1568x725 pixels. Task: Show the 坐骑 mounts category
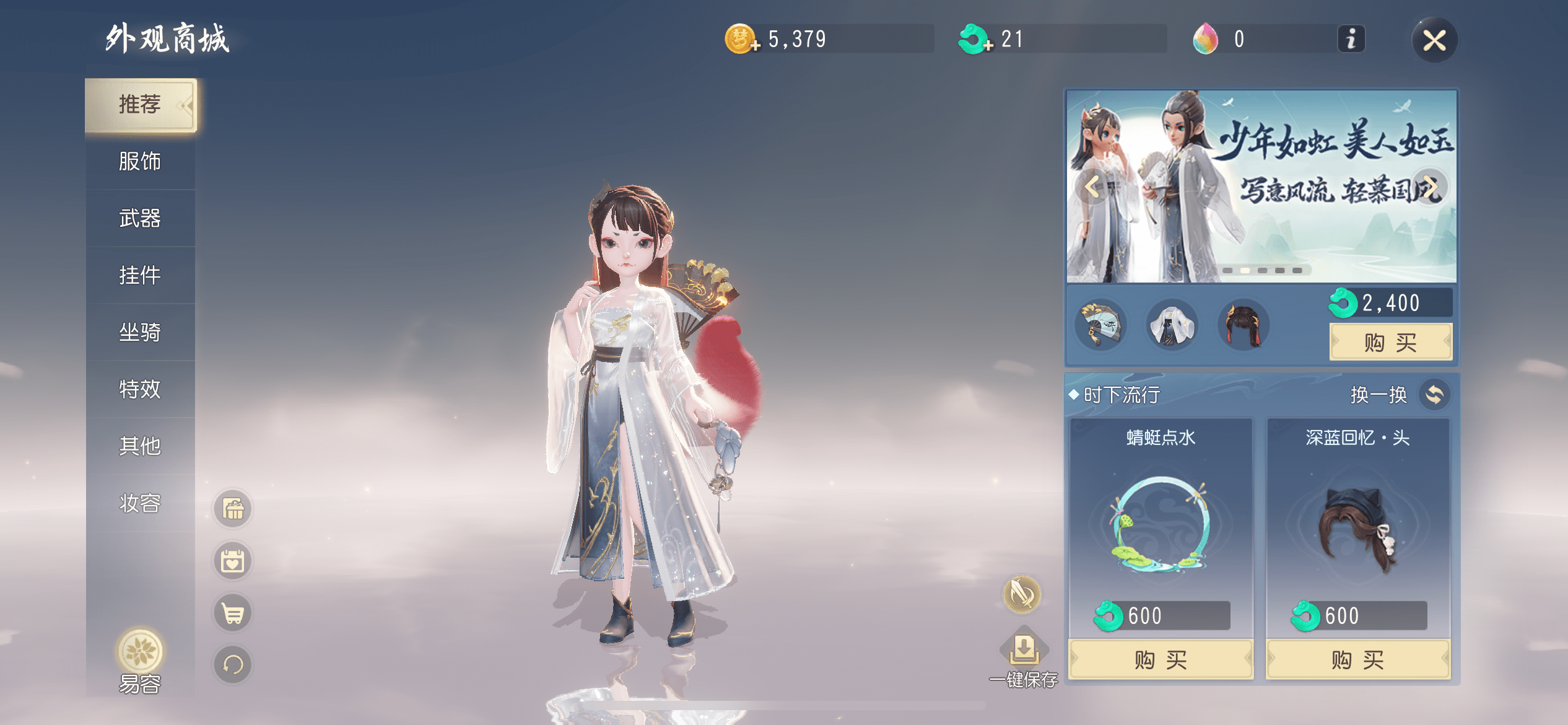[x=140, y=332]
